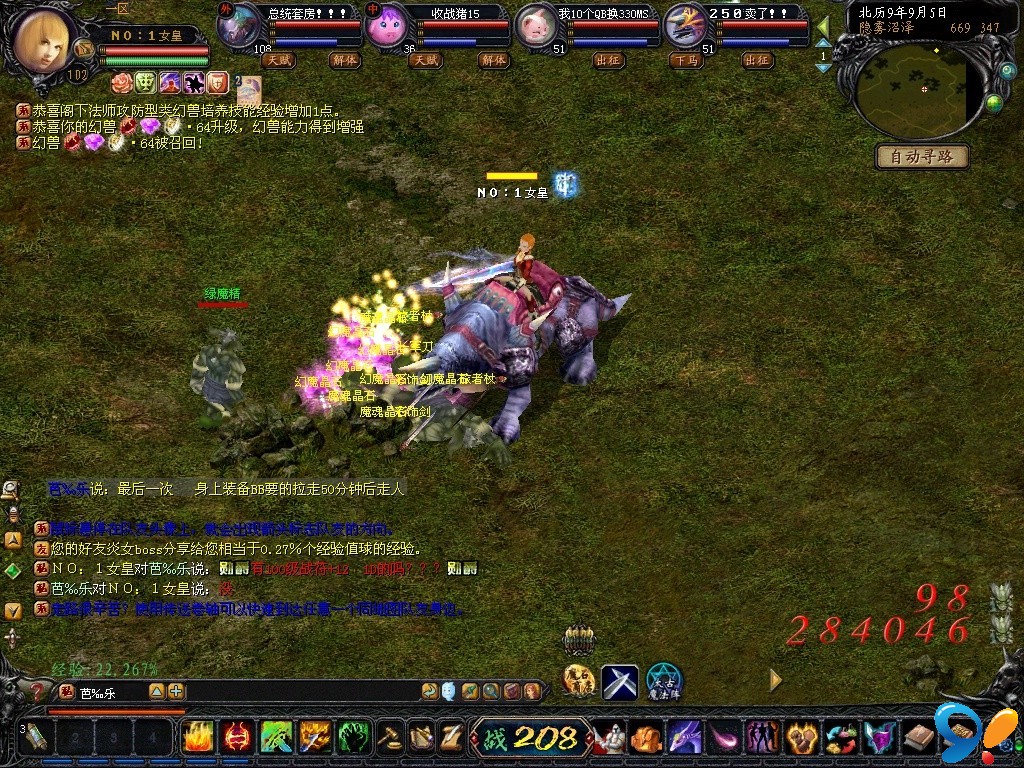The width and height of the screenshot is (1024, 768).
Task: Click the 下马 dismount button
Action: click(x=686, y=60)
